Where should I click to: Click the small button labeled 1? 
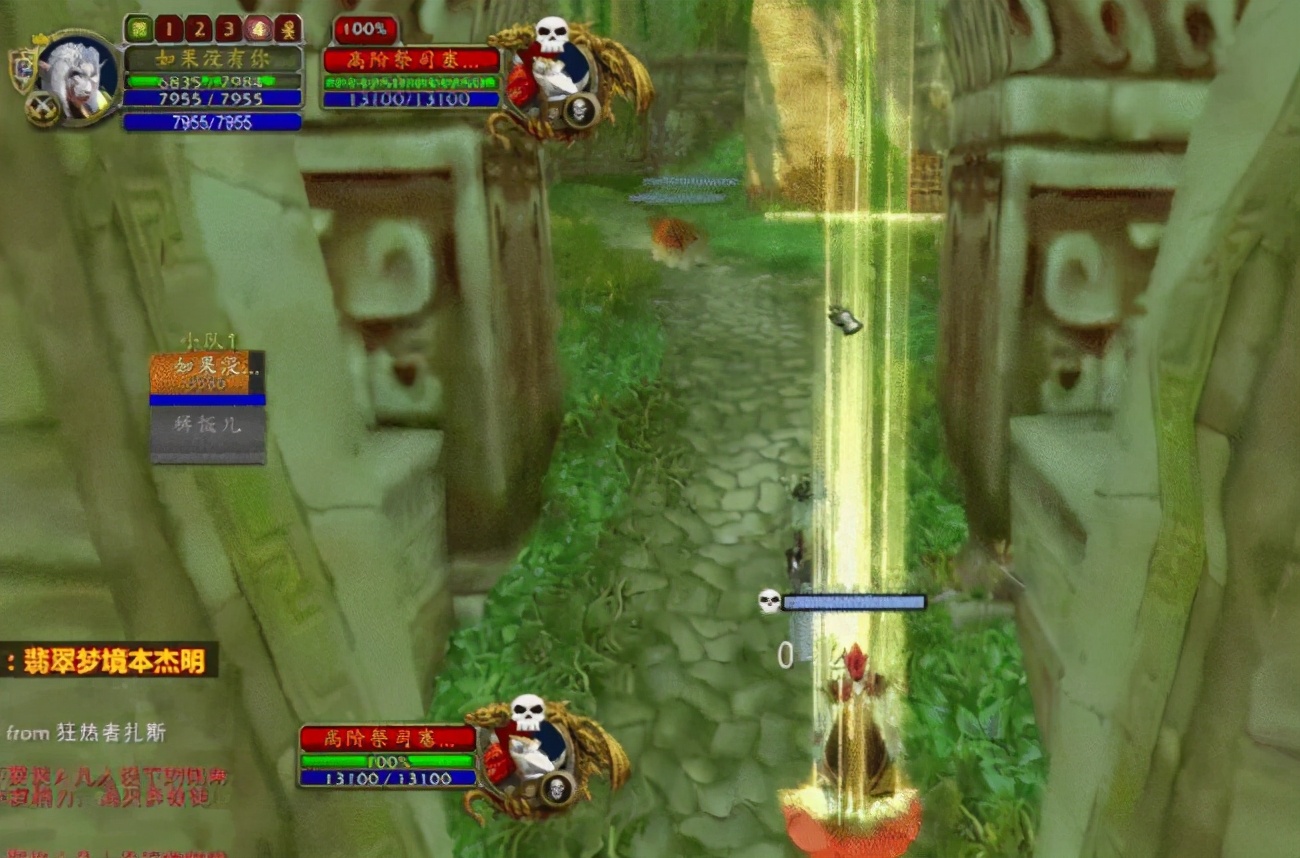pos(168,28)
